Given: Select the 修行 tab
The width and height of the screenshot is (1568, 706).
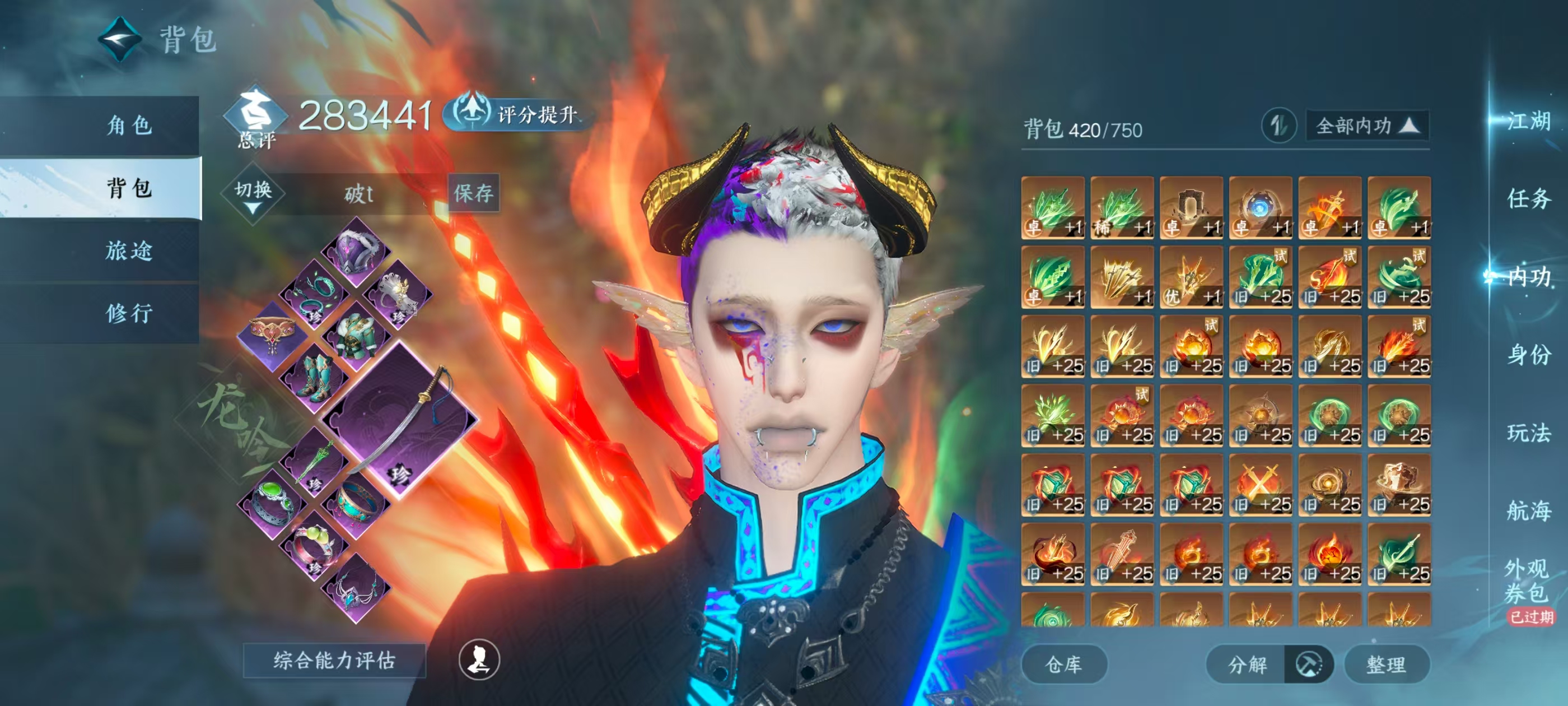Looking at the screenshot, I should tap(129, 313).
